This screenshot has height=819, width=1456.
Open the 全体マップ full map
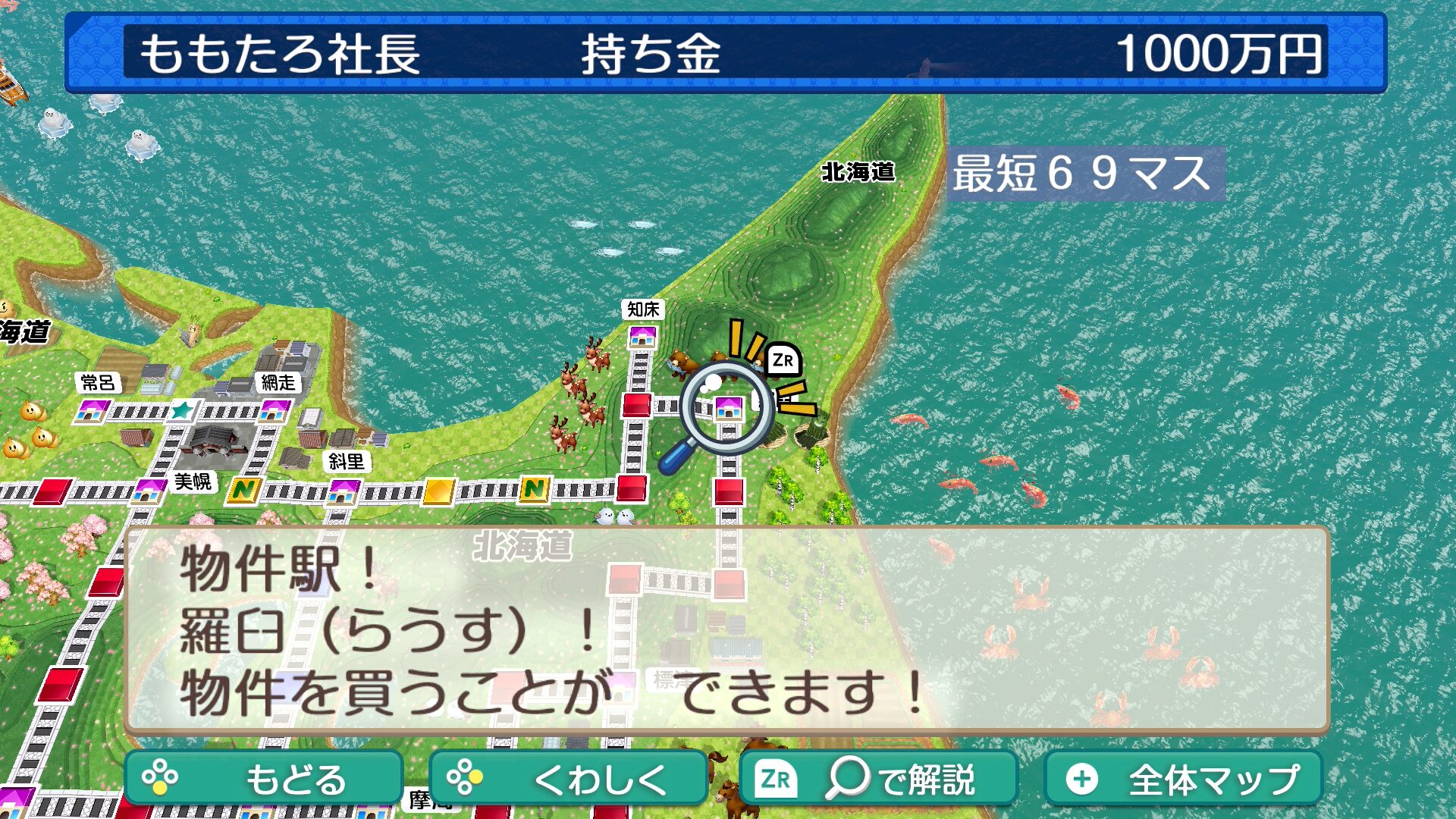(1183, 779)
